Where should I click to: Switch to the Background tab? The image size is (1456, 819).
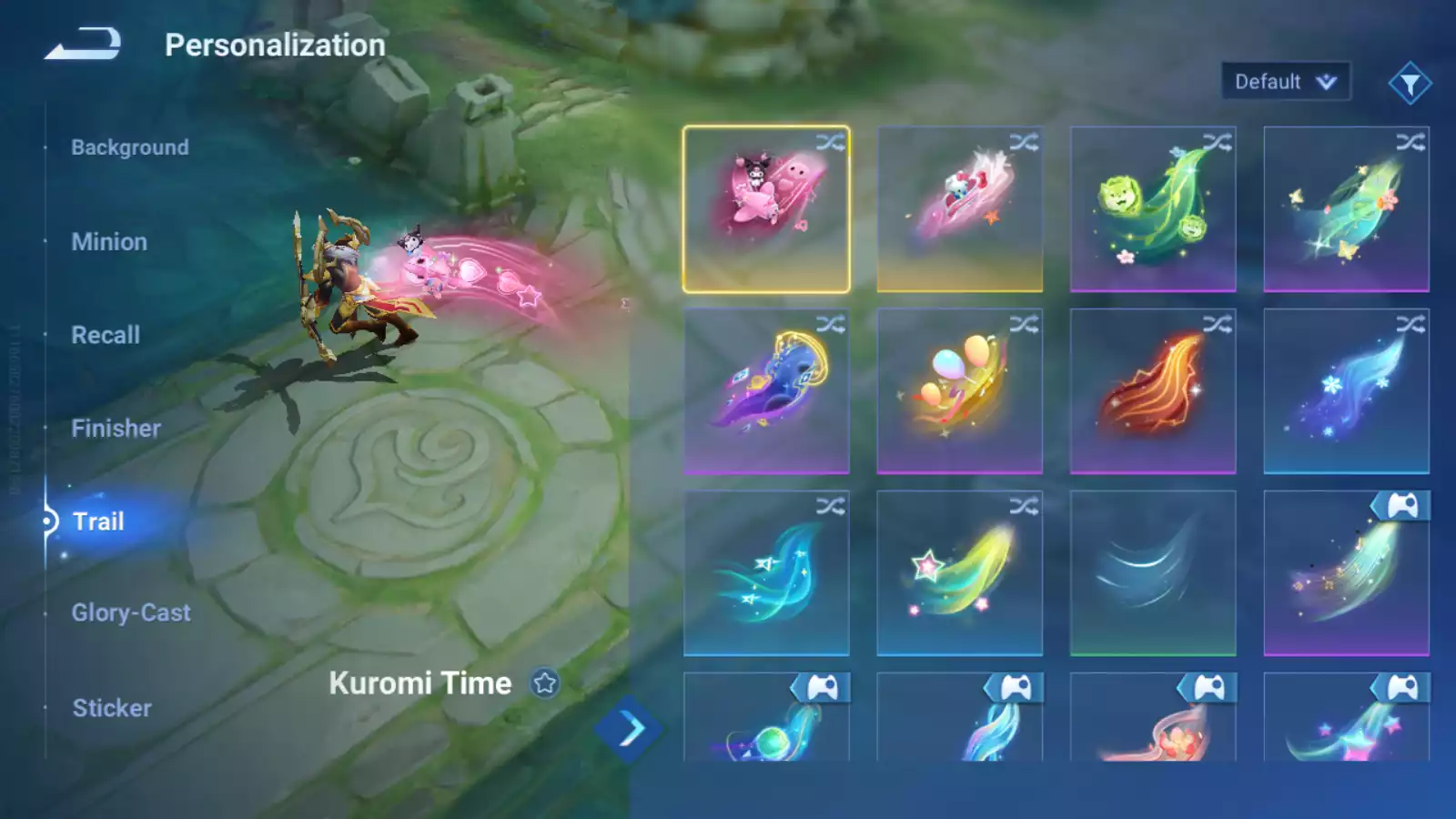tap(130, 147)
